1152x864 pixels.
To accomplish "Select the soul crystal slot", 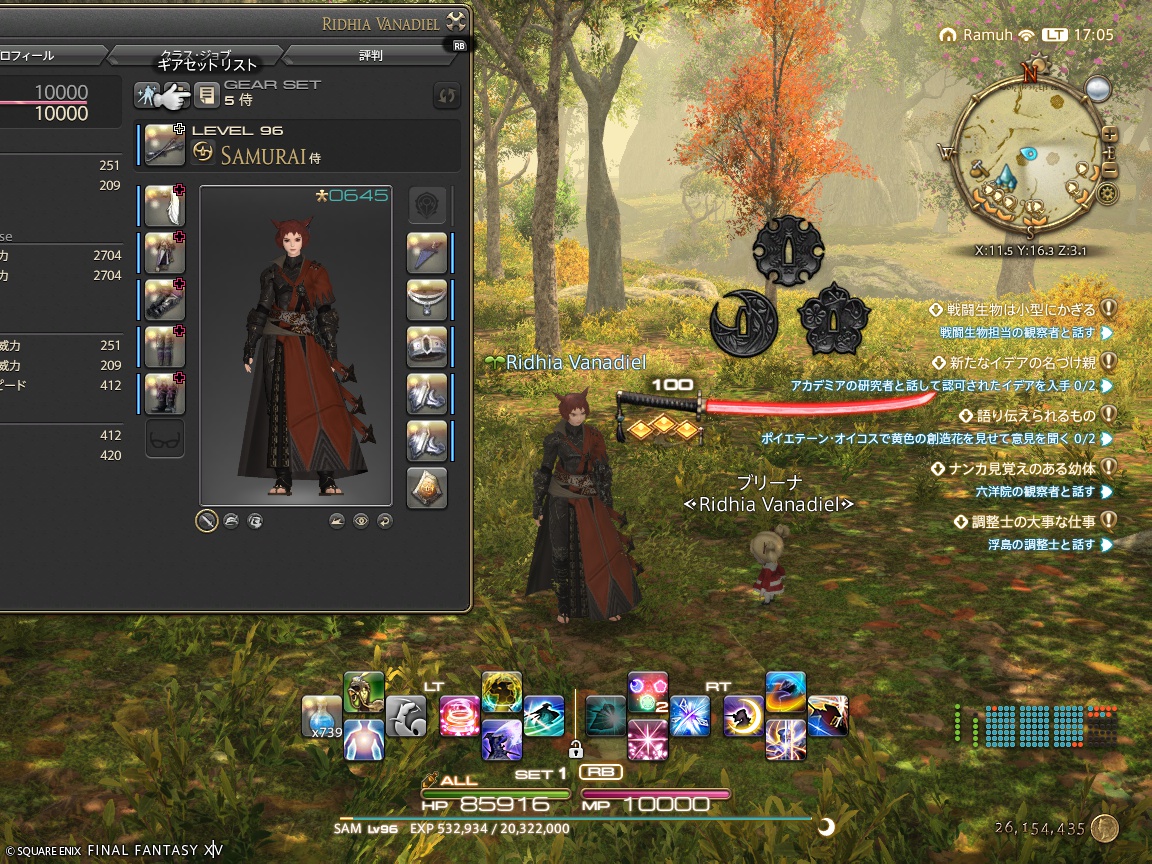I will tap(427, 487).
